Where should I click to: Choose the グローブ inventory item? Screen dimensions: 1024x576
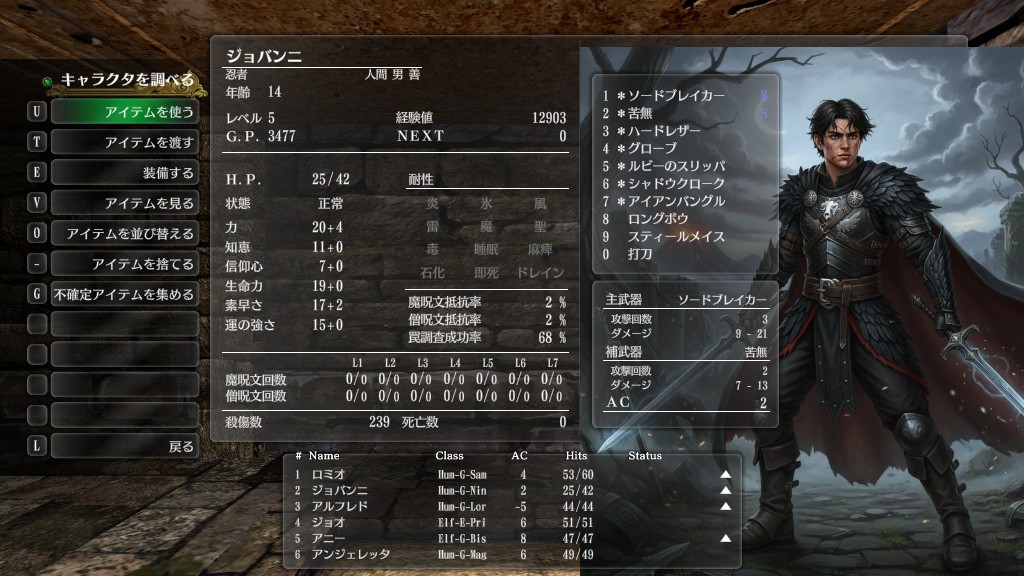click(652, 149)
